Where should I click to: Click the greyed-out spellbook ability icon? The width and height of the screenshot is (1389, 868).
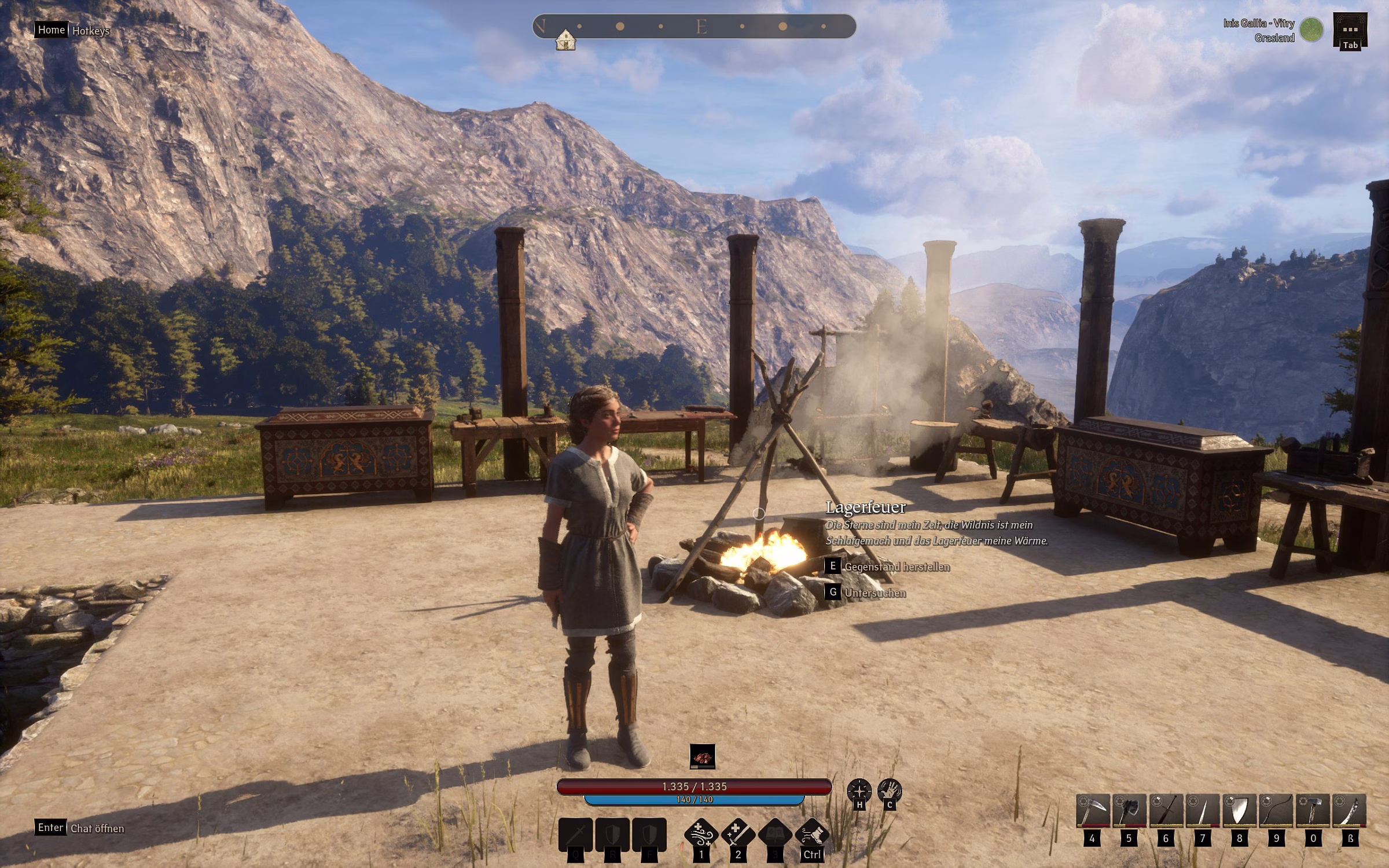coord(775,834)
